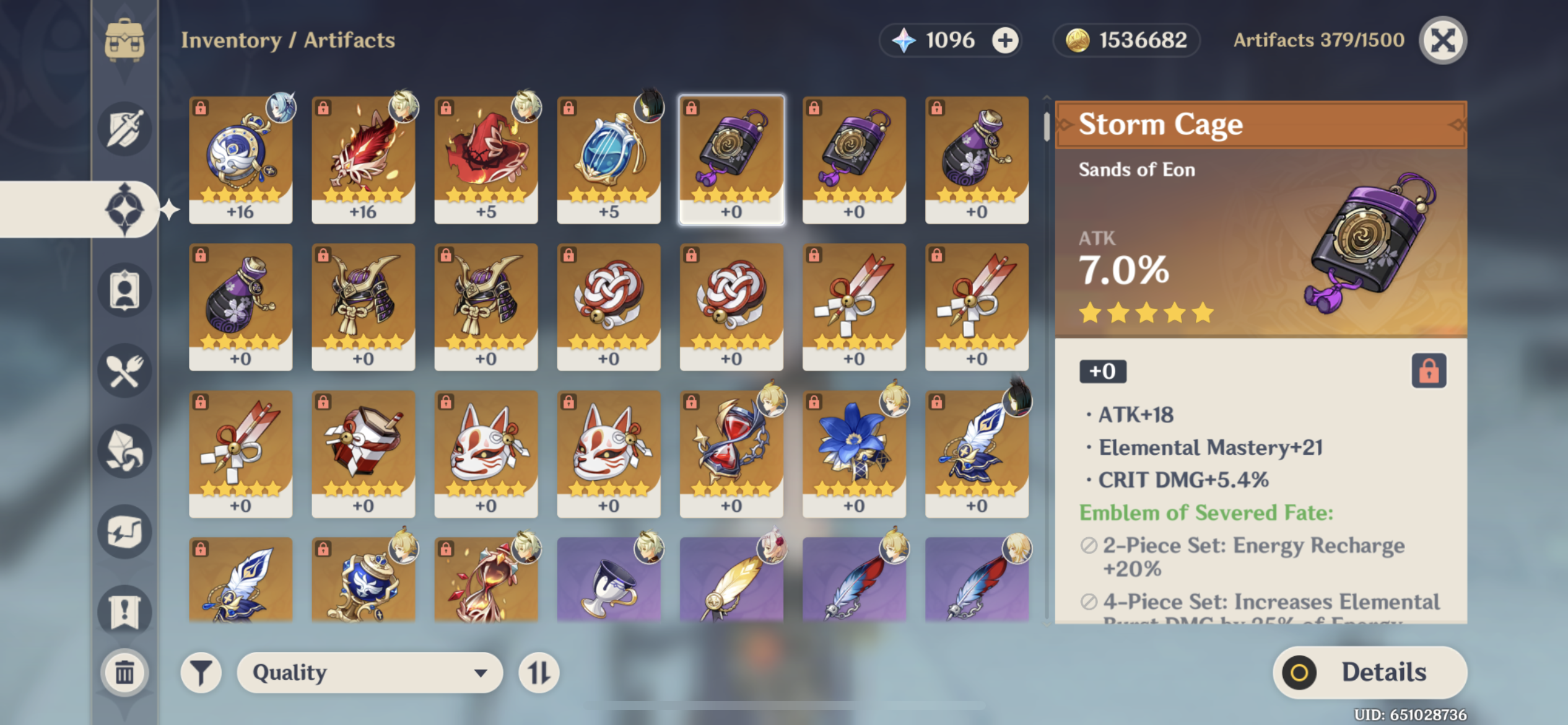Open the Weapons inventory tab icon
Image resolution: width=1568 pixels, height=725 pixels.
[x=126, y=127]
